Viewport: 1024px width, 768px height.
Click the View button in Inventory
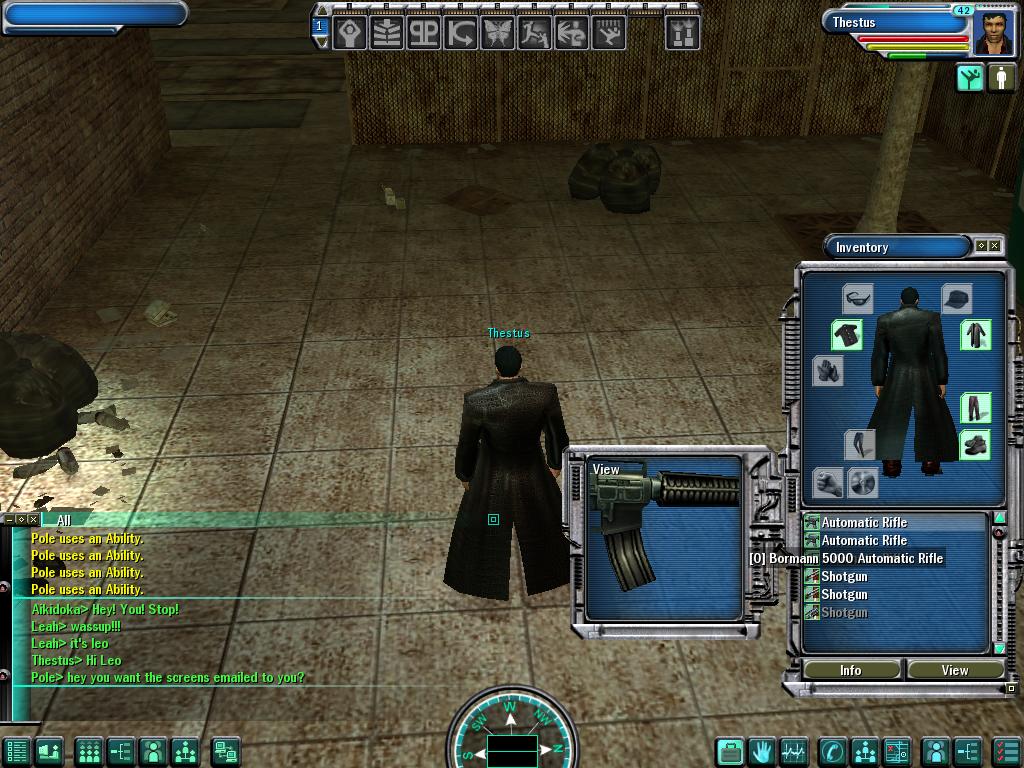click(954, 670)
